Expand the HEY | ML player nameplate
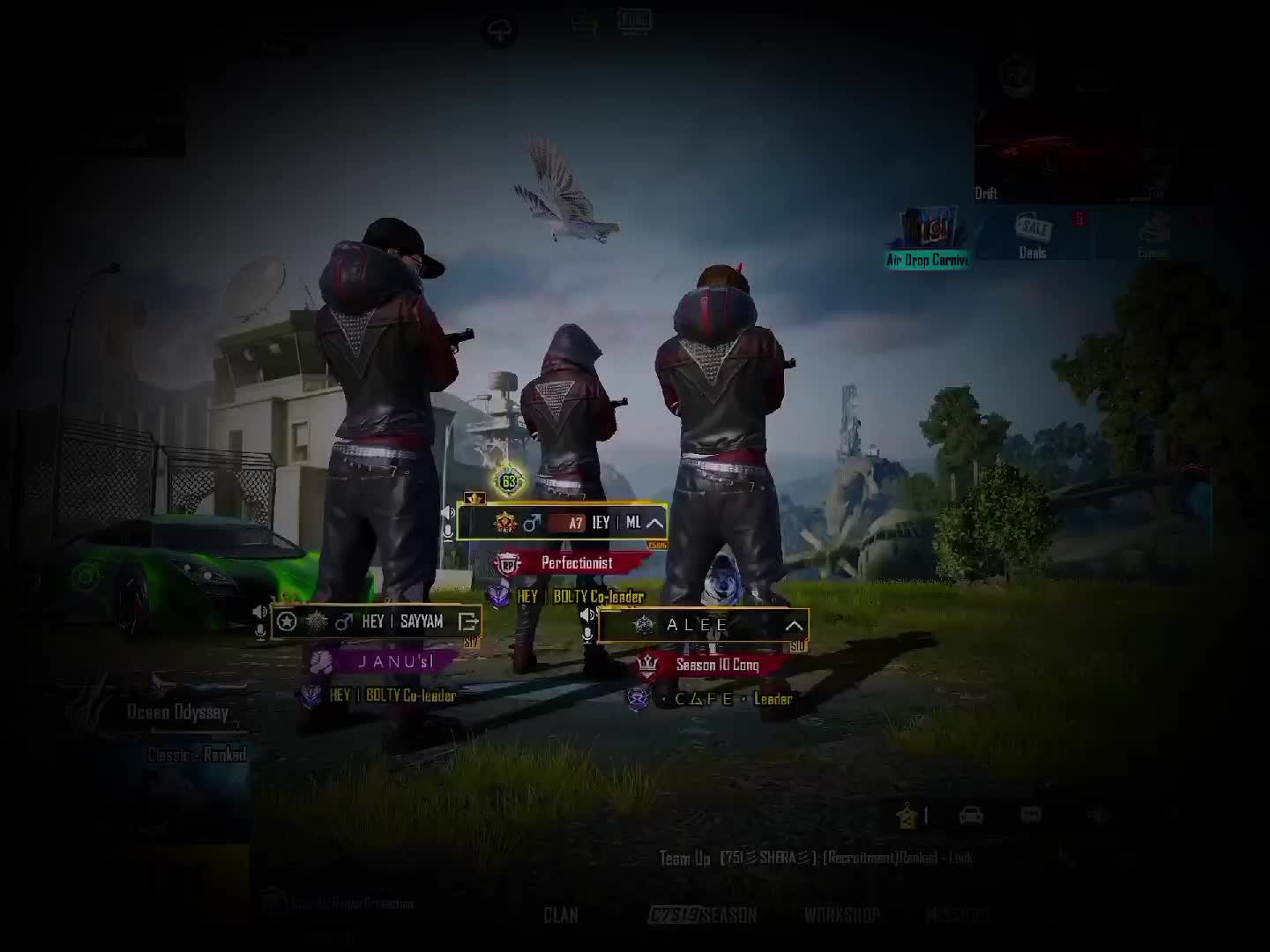The image size is (1270, 952). (x=654, y=523)
